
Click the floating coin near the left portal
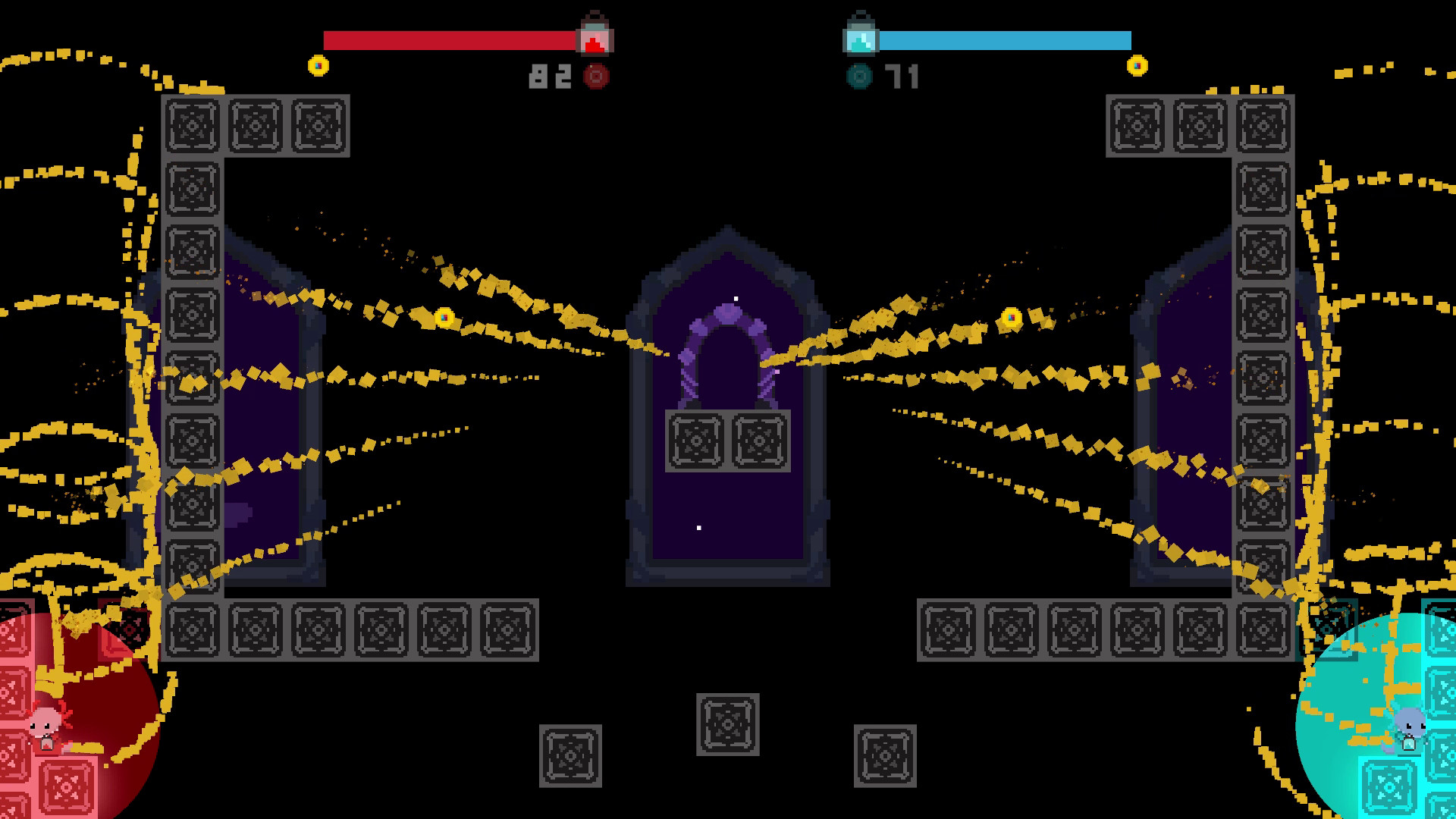click(443, 318)
